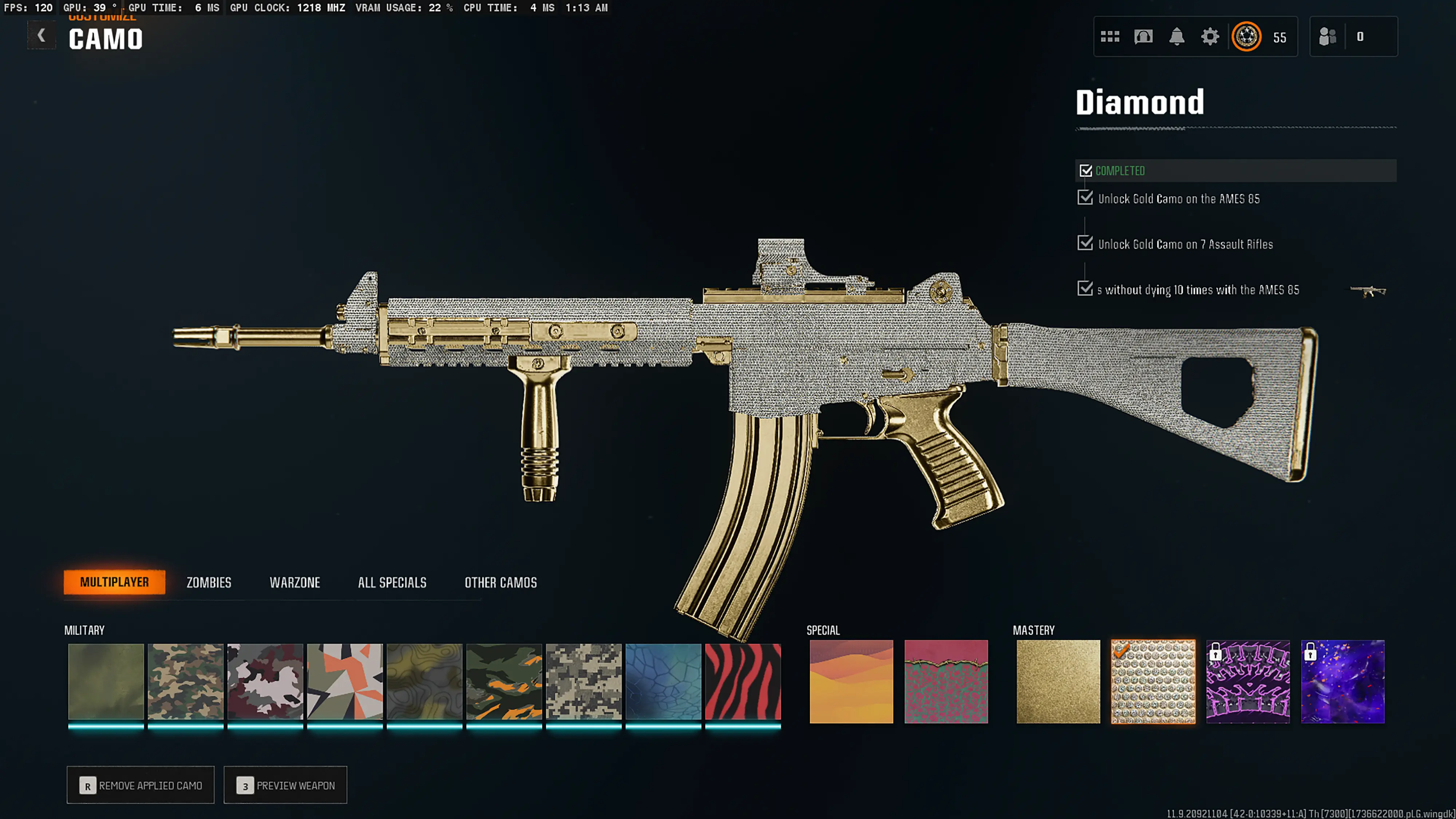Select the locked purple Dark Spine camo
Screen dimensions: 1456x819
click(1248, 681)
